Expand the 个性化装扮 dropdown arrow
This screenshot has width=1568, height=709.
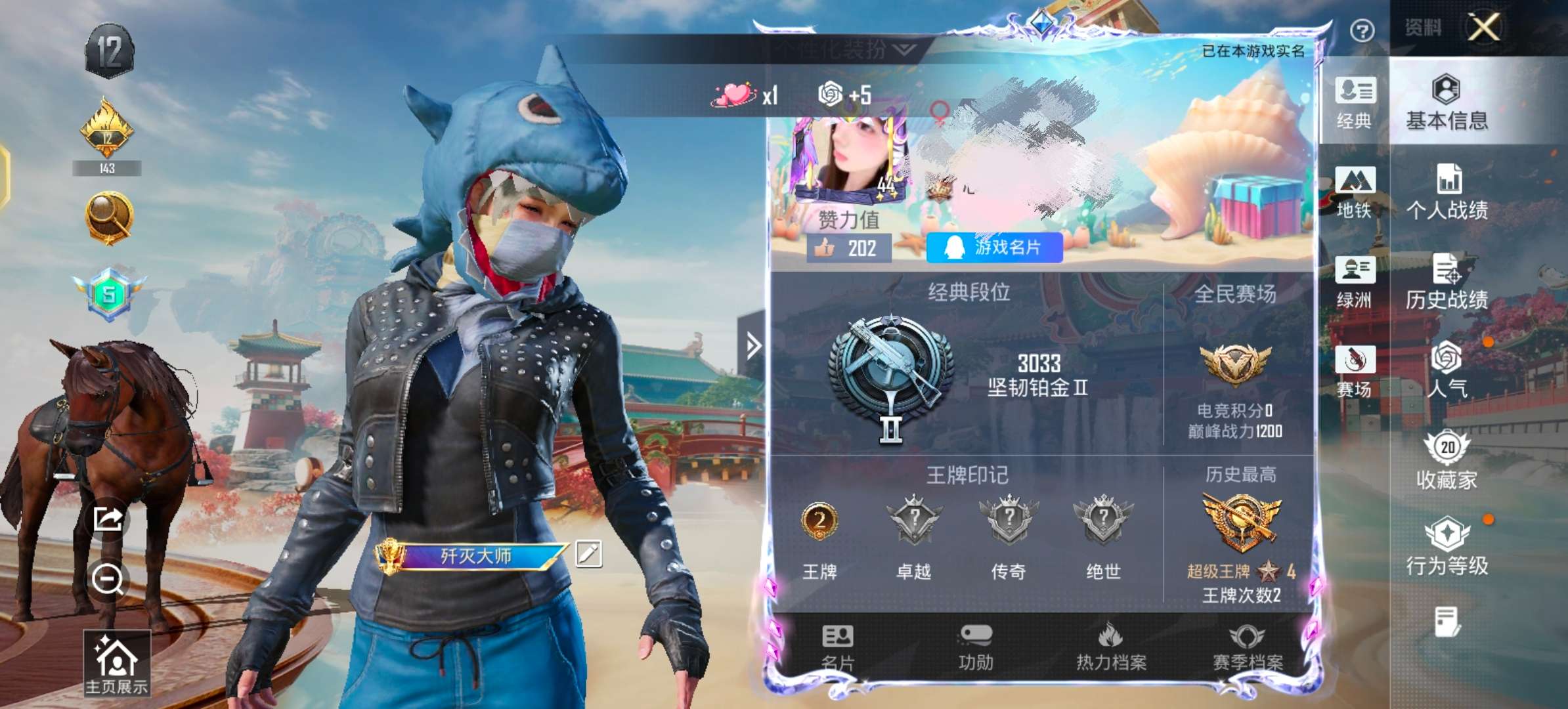point(903,48)
